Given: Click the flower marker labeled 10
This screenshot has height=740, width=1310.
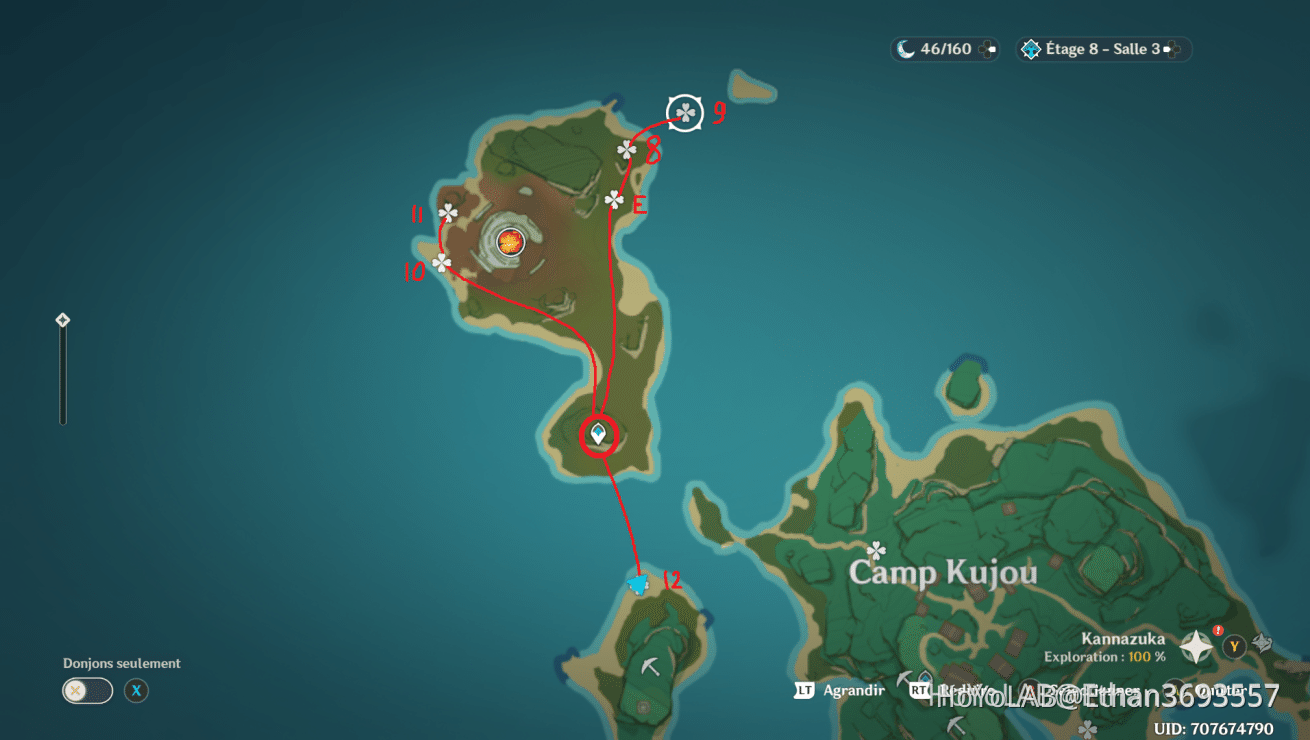Looking at the screenshot, I should coord(440,263).
